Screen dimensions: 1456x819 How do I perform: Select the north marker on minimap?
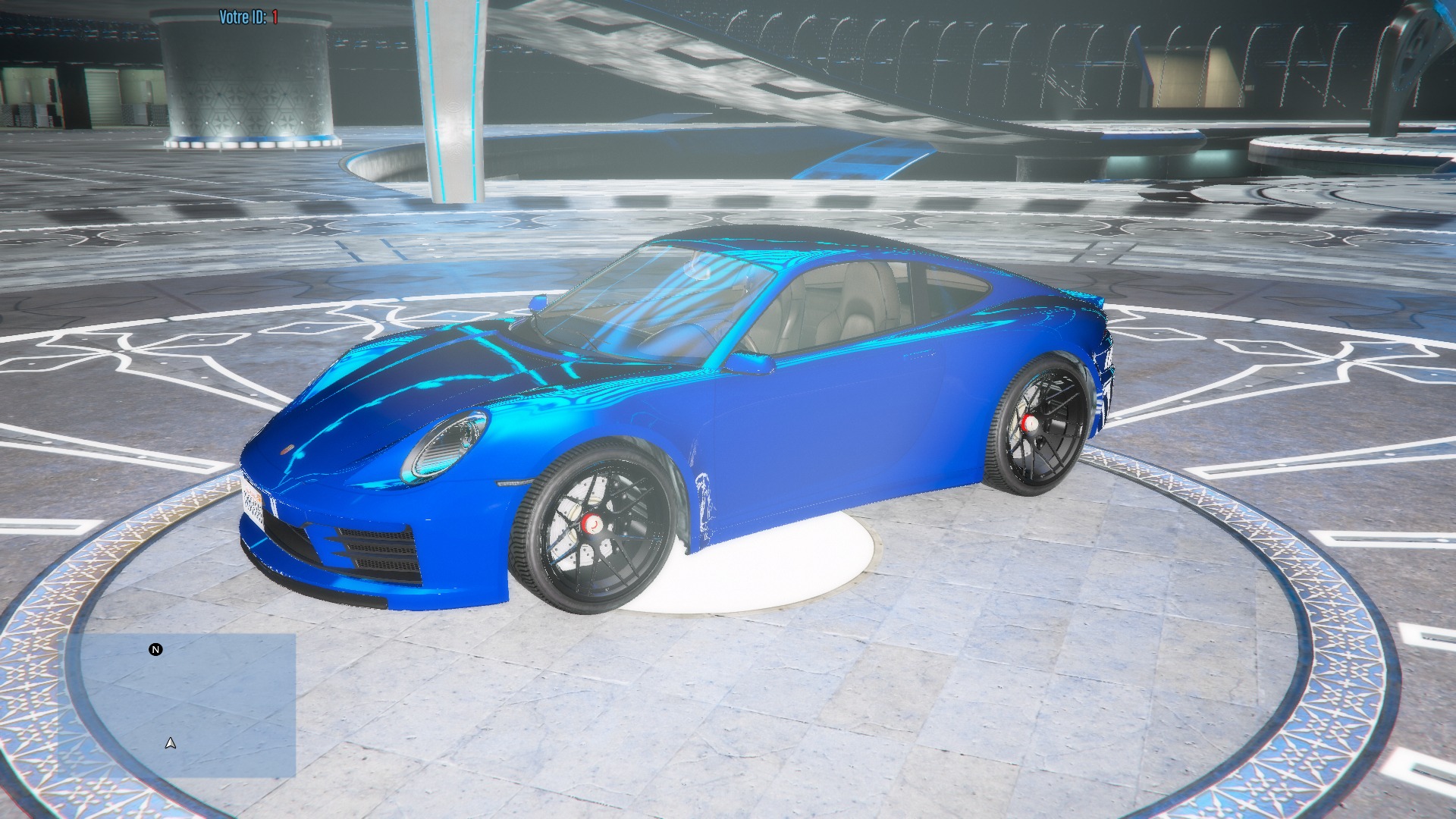tap(155, 650)
